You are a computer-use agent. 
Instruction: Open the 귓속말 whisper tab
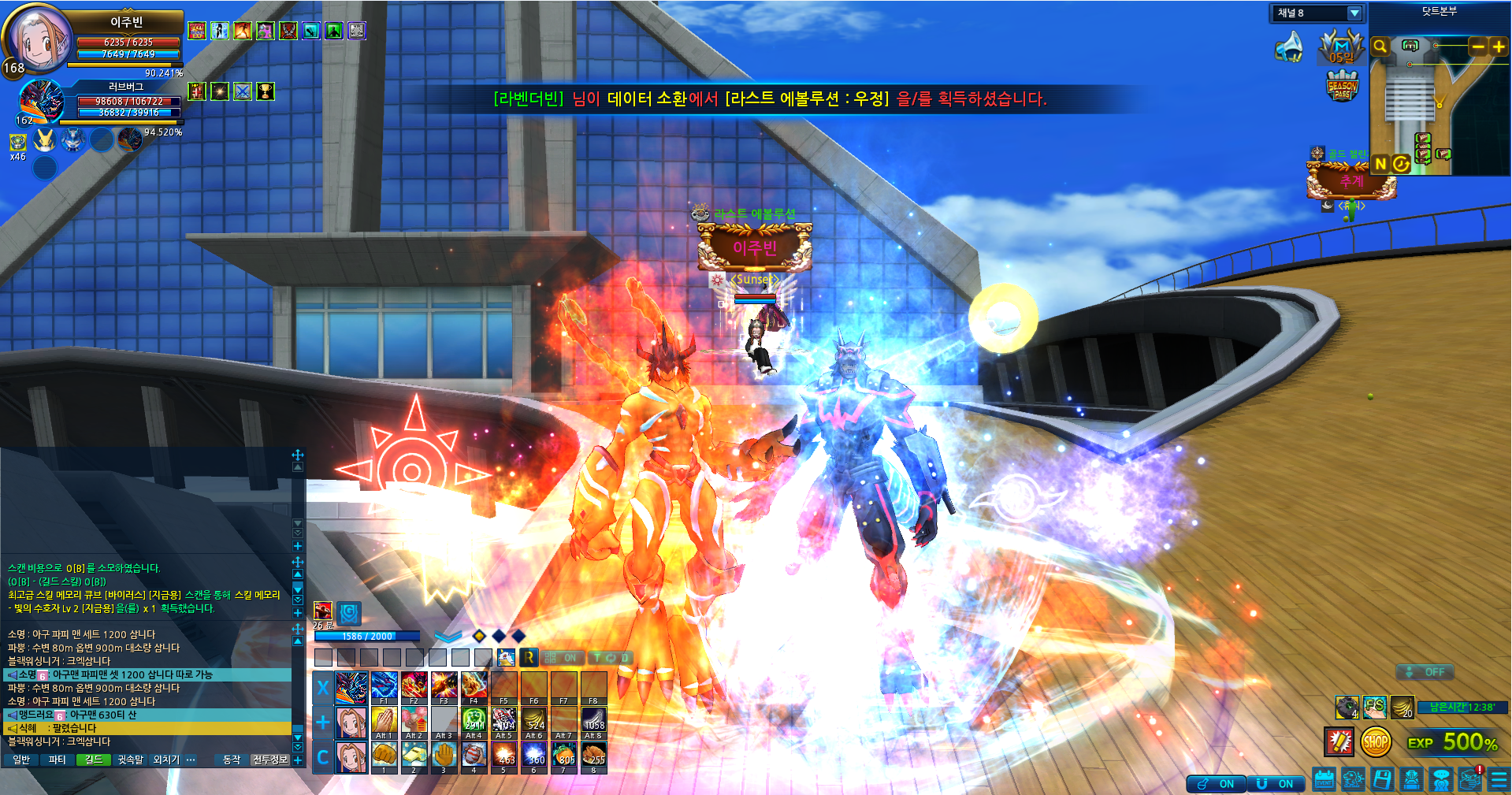[x=130, y=760]
